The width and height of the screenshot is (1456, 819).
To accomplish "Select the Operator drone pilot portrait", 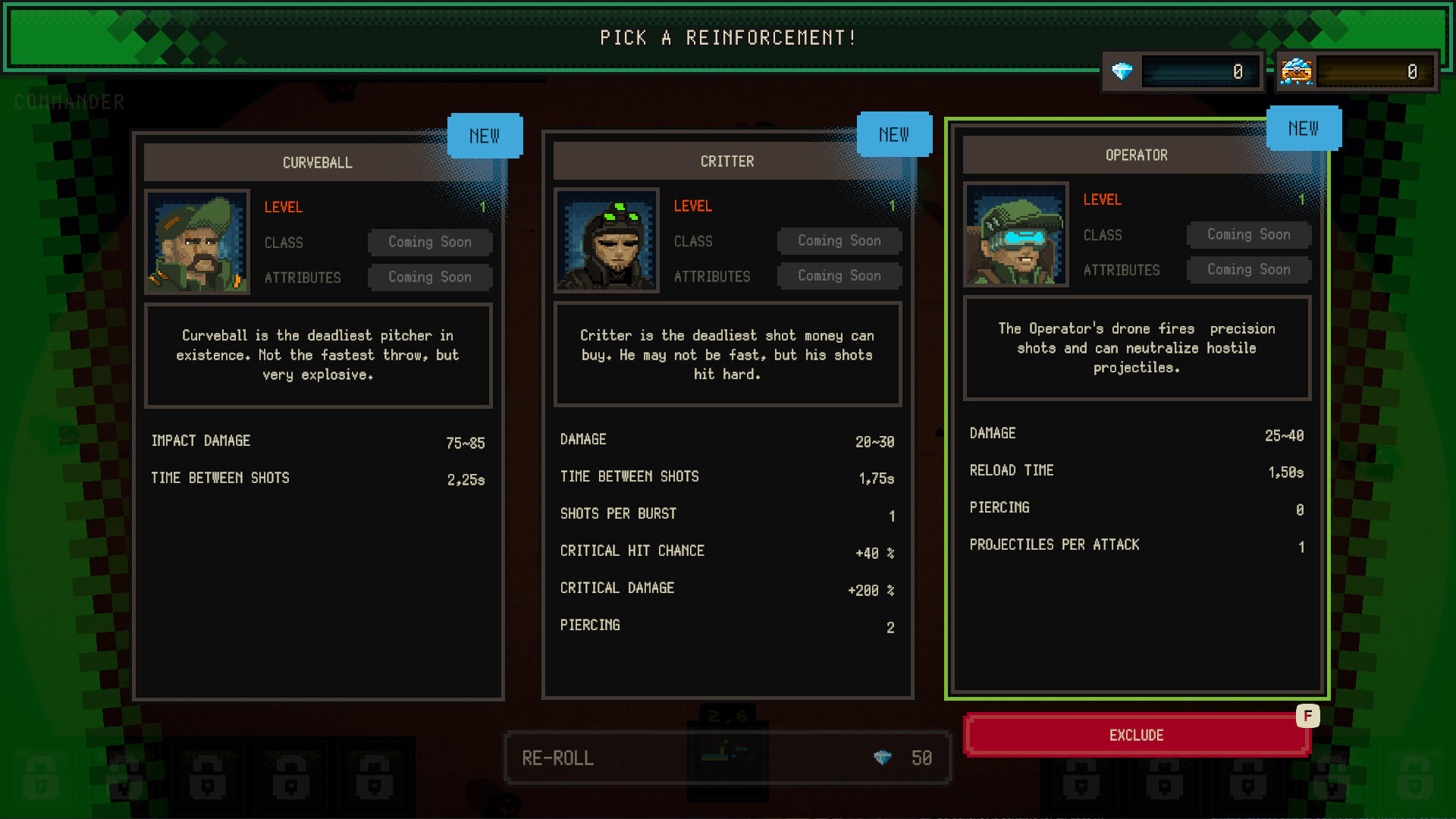I will 1015,234.
